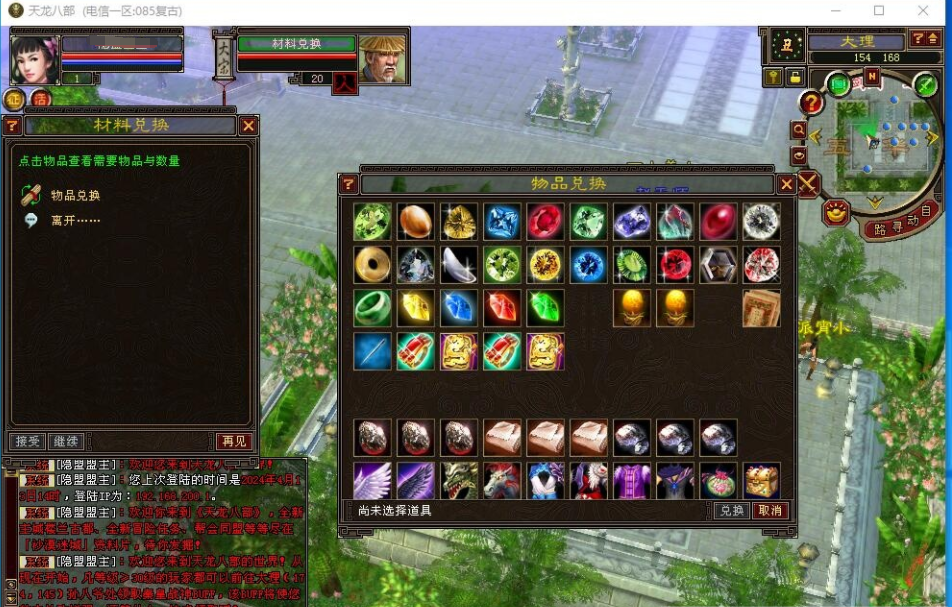Screen dimensions: 952x607
Task: Maximize the game window
Action: (x=879, y=11)
